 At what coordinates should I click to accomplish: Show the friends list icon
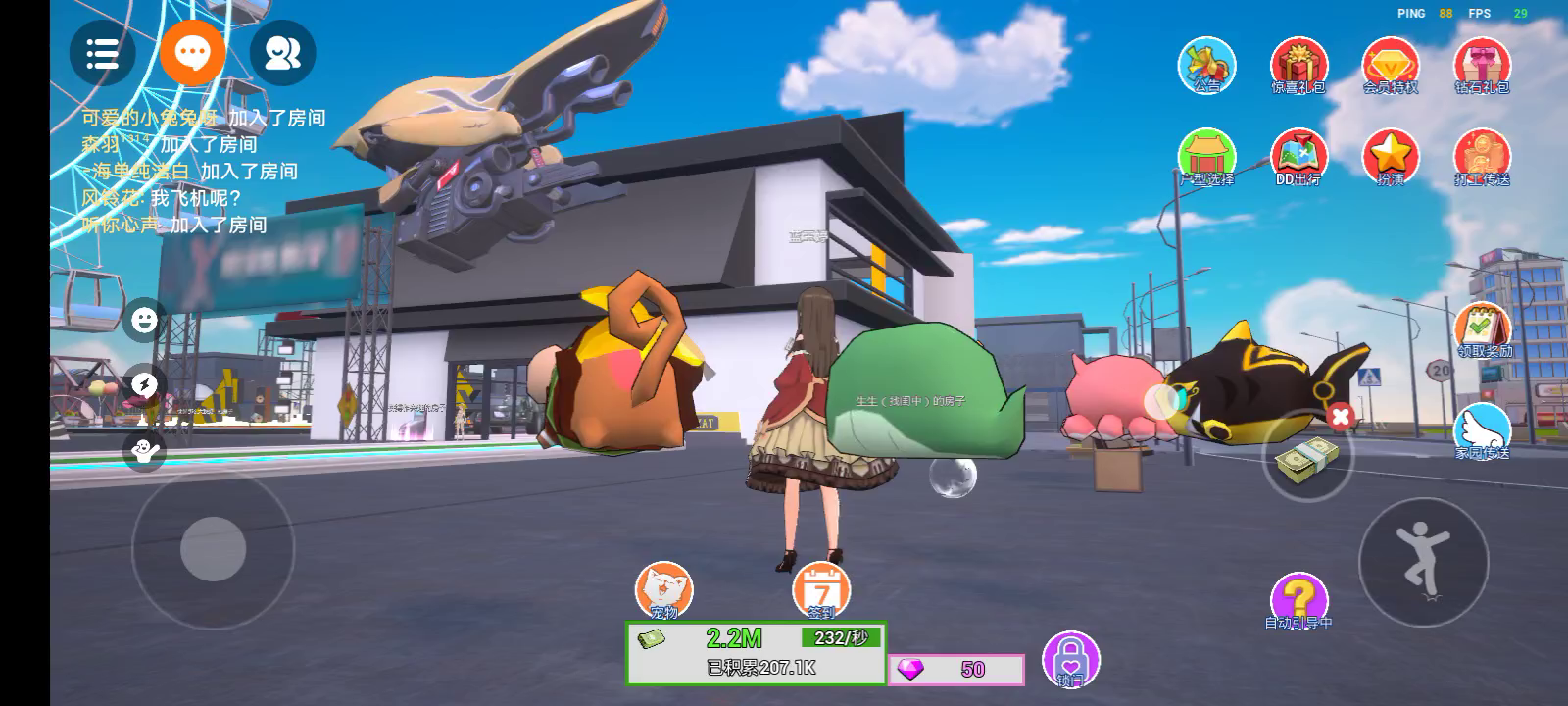click(x=282, y=53)
